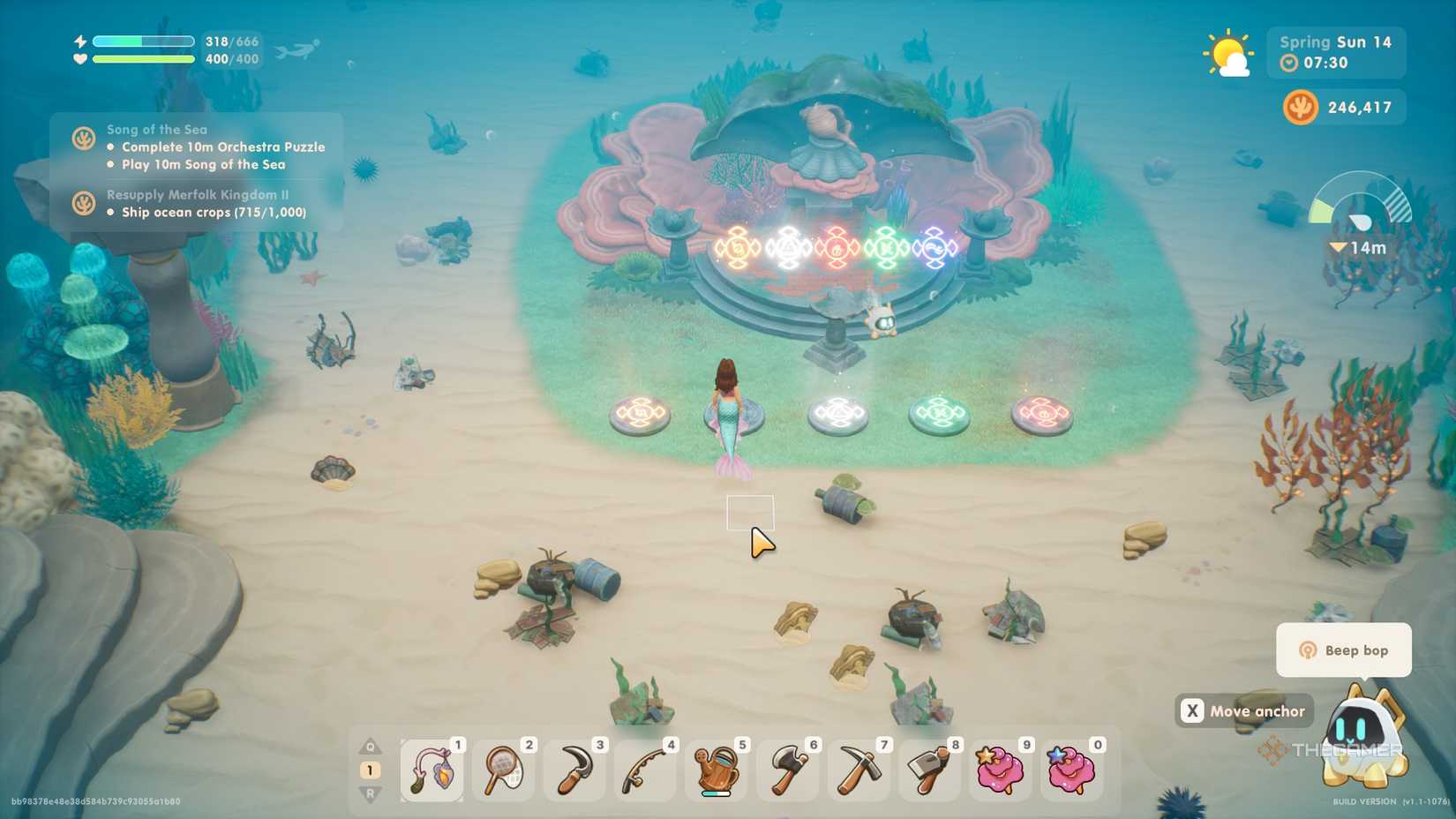Toggle the equipped charm in slot 1
This screenshot has width=1456, height=819.
tap(432, 768)
